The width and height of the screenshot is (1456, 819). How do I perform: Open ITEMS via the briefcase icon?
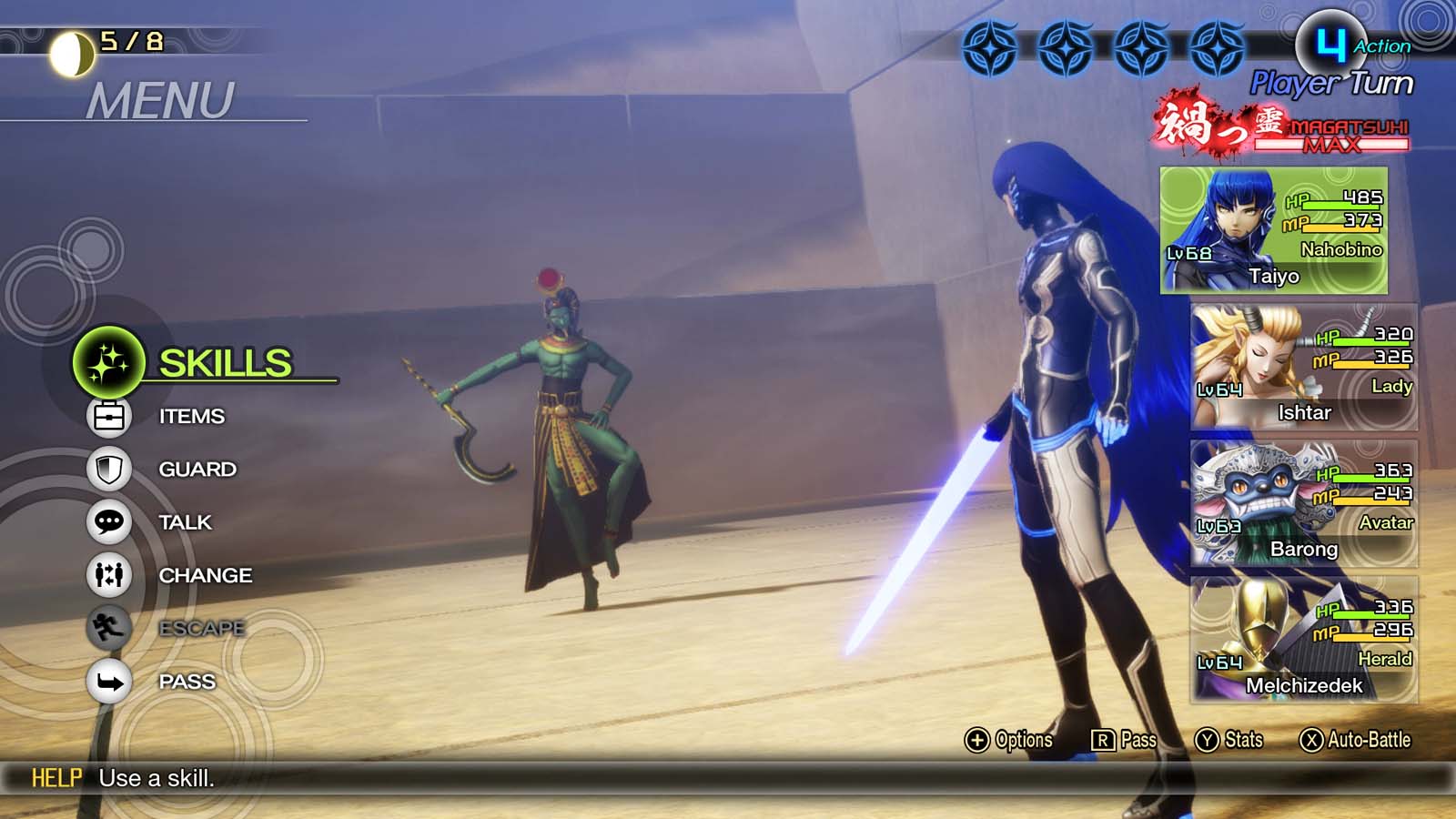tap(111, 417)
